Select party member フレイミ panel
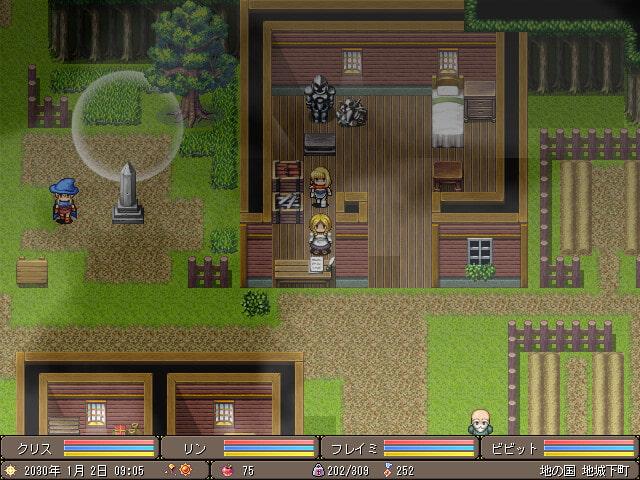640x480 pixels. [x=400, y=448]
